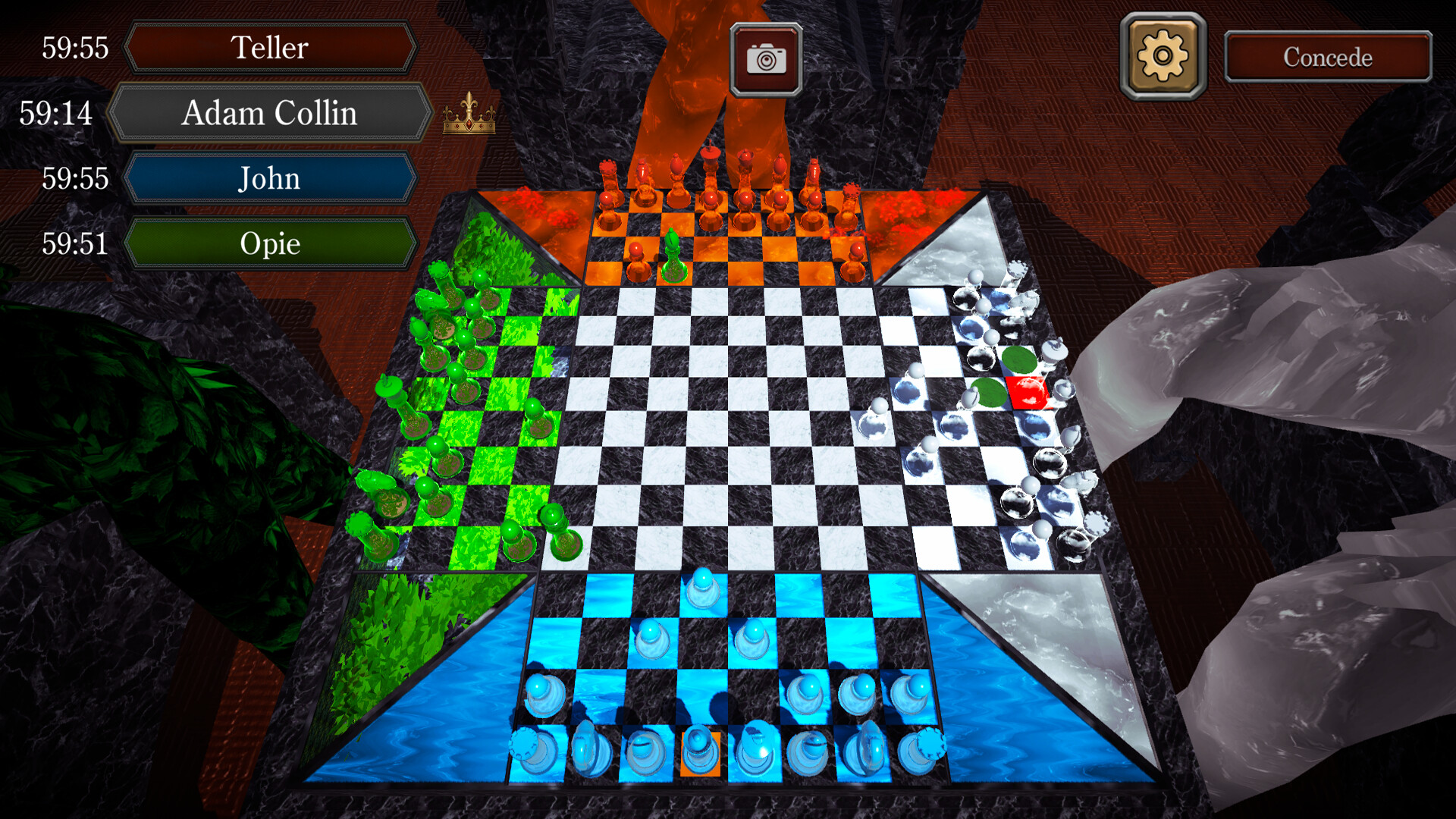
Task: Take a screenshot with the camera button
Action: (766, 59)
